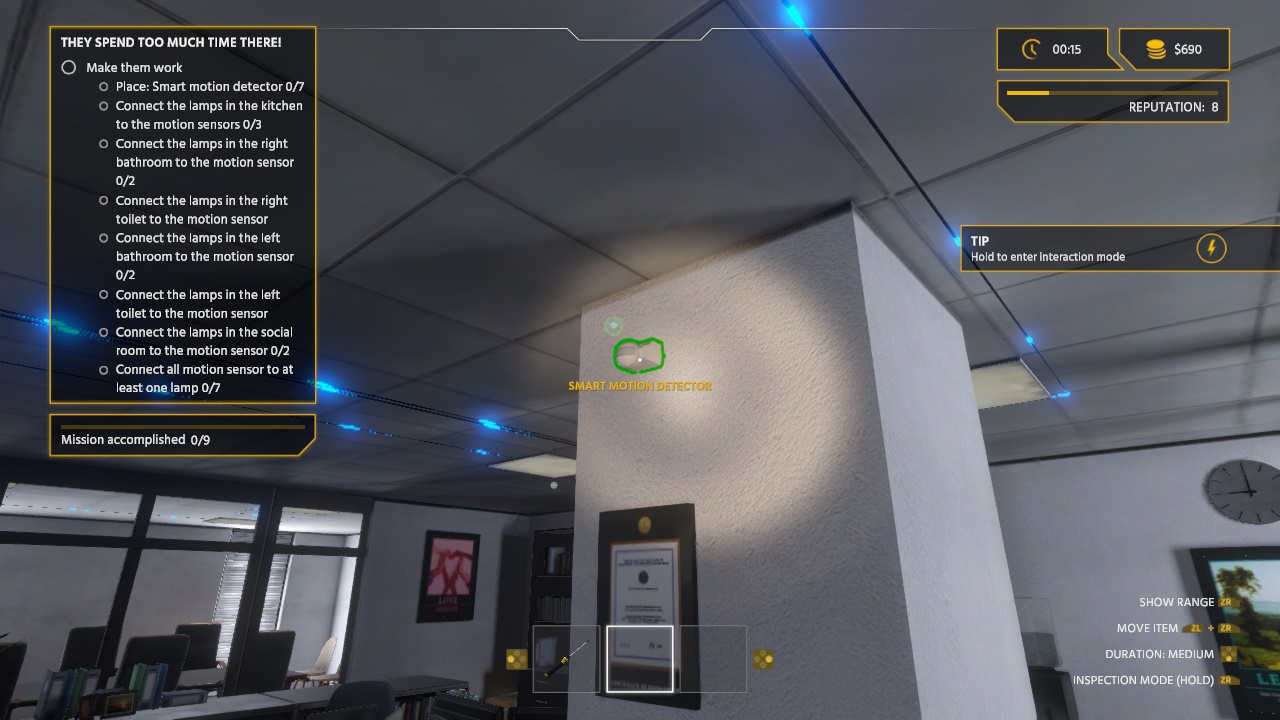Viewport: 1280px width, 720px height.
Task: Click the lightning bolt icon in the TIP panel
Action: click(1212, 248)
